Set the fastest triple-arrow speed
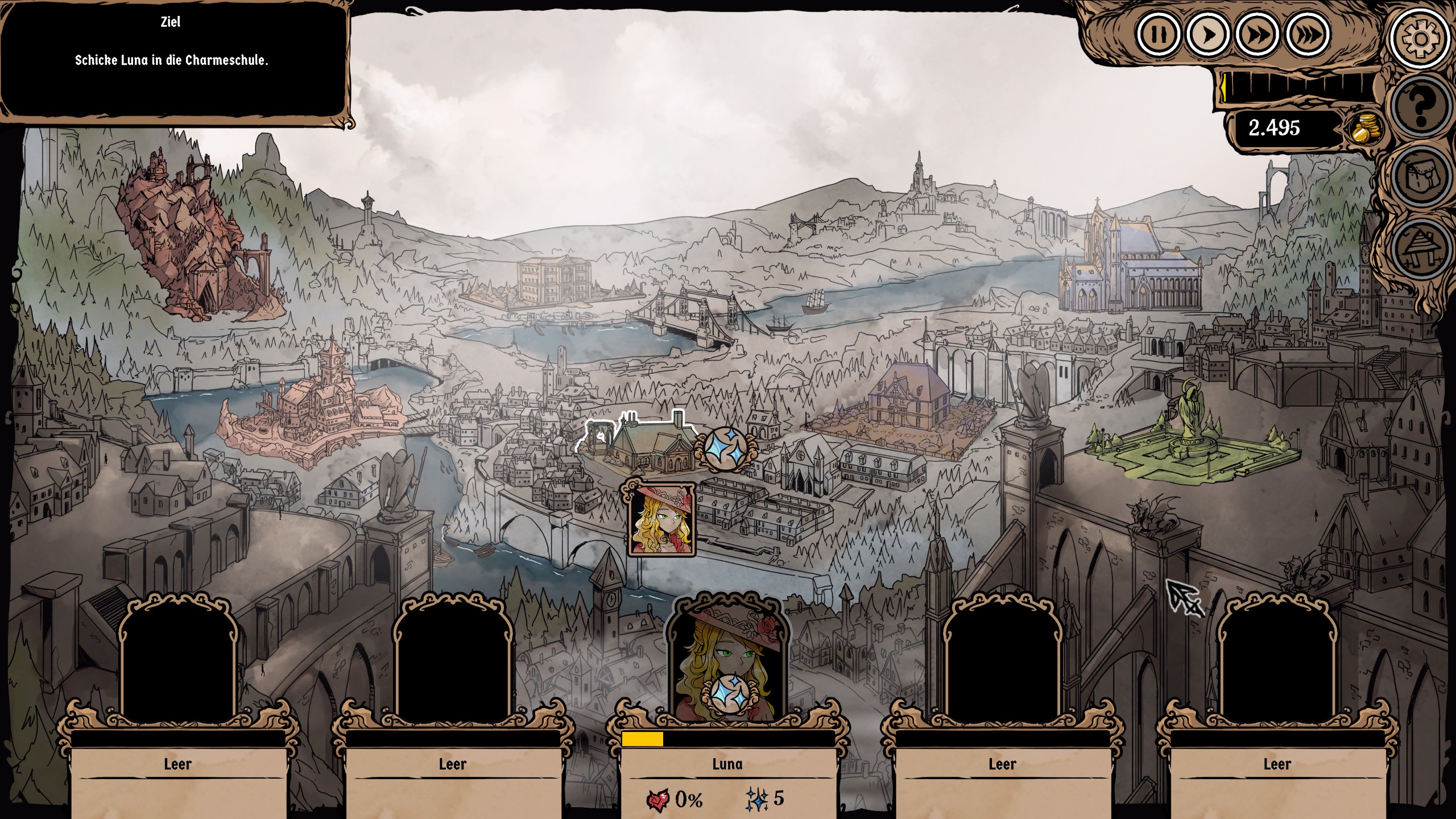 point(1308,35)
